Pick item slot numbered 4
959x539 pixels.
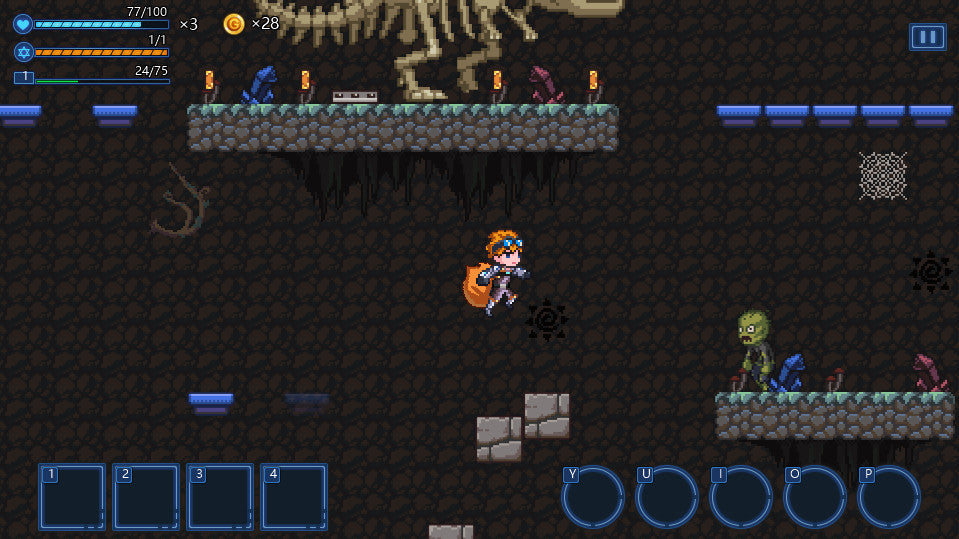coord(294,497)
